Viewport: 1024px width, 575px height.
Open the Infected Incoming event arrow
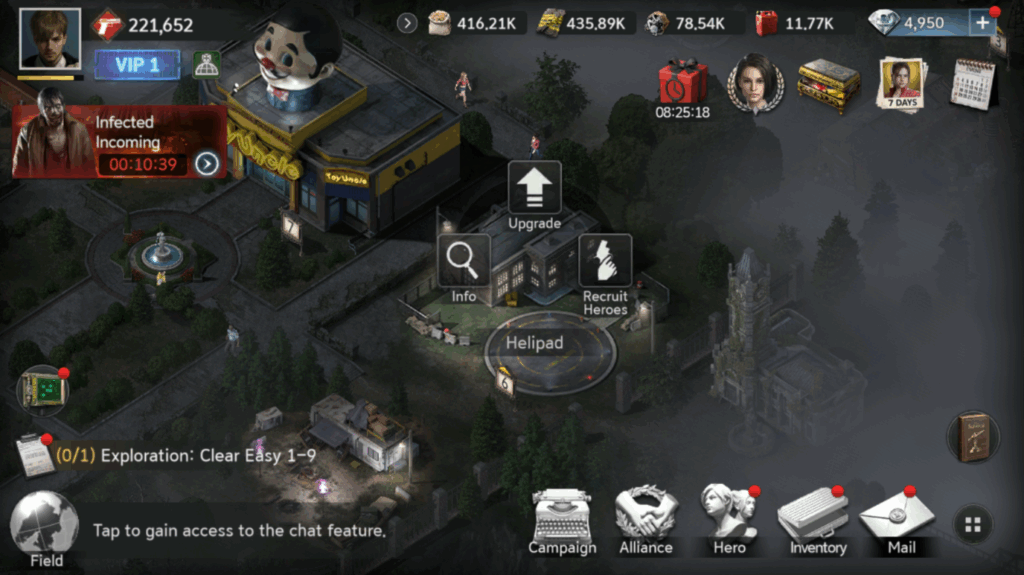(207, 163)
